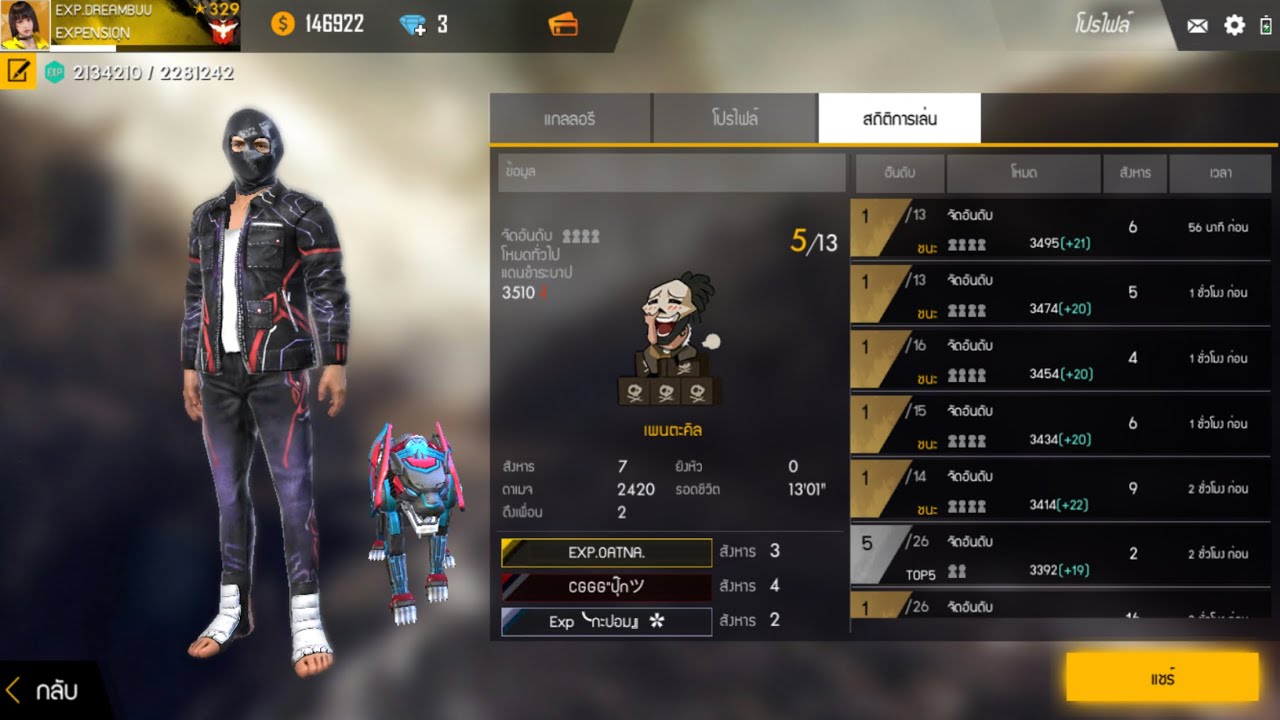Switch to the แกลลอรี tab
Image resolution: width=1280 pixels, height=720 pixels.
[570, 119]
